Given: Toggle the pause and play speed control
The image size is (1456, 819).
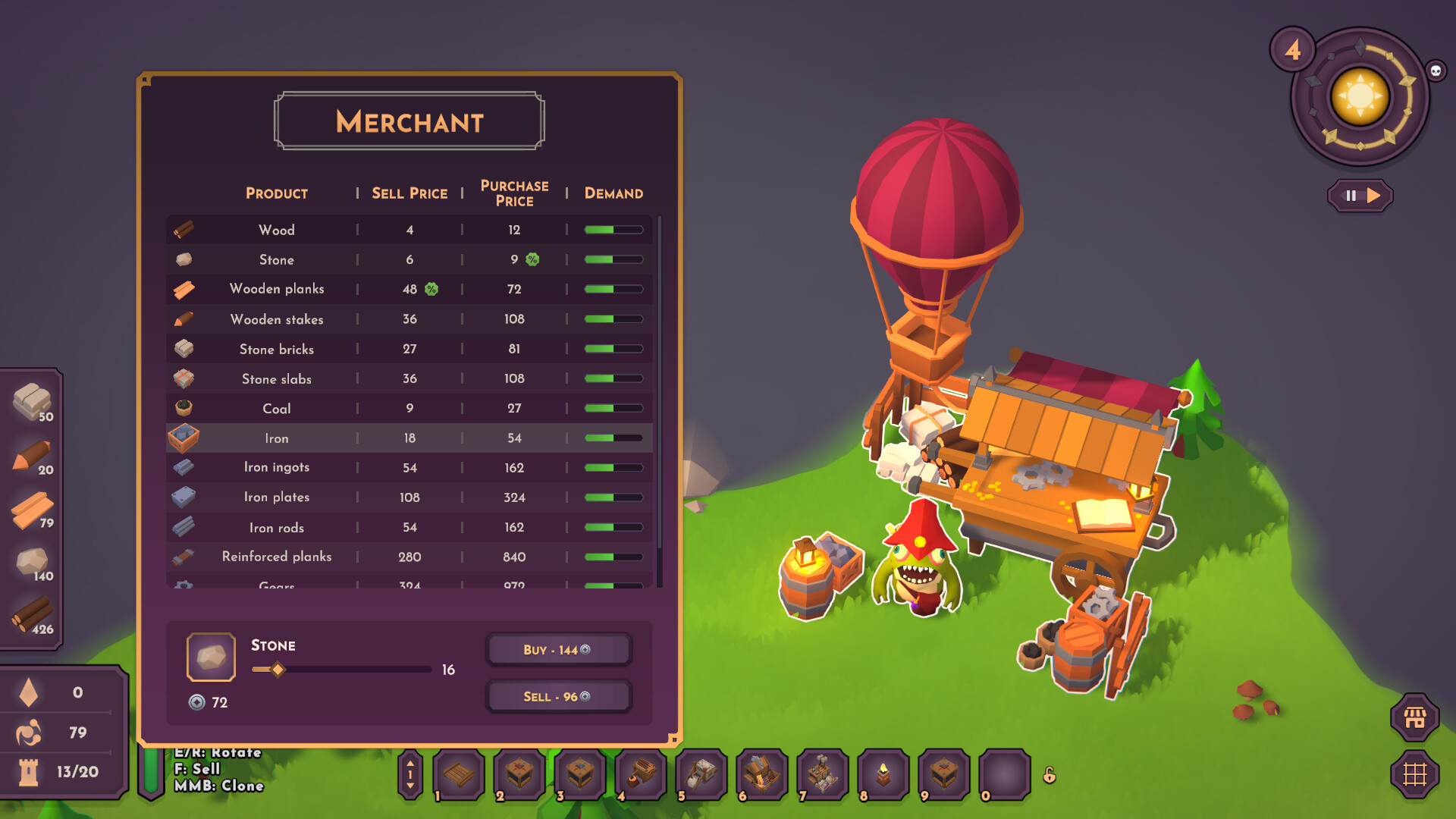Looking at the screenshot, I should [x=1360, y=196].
